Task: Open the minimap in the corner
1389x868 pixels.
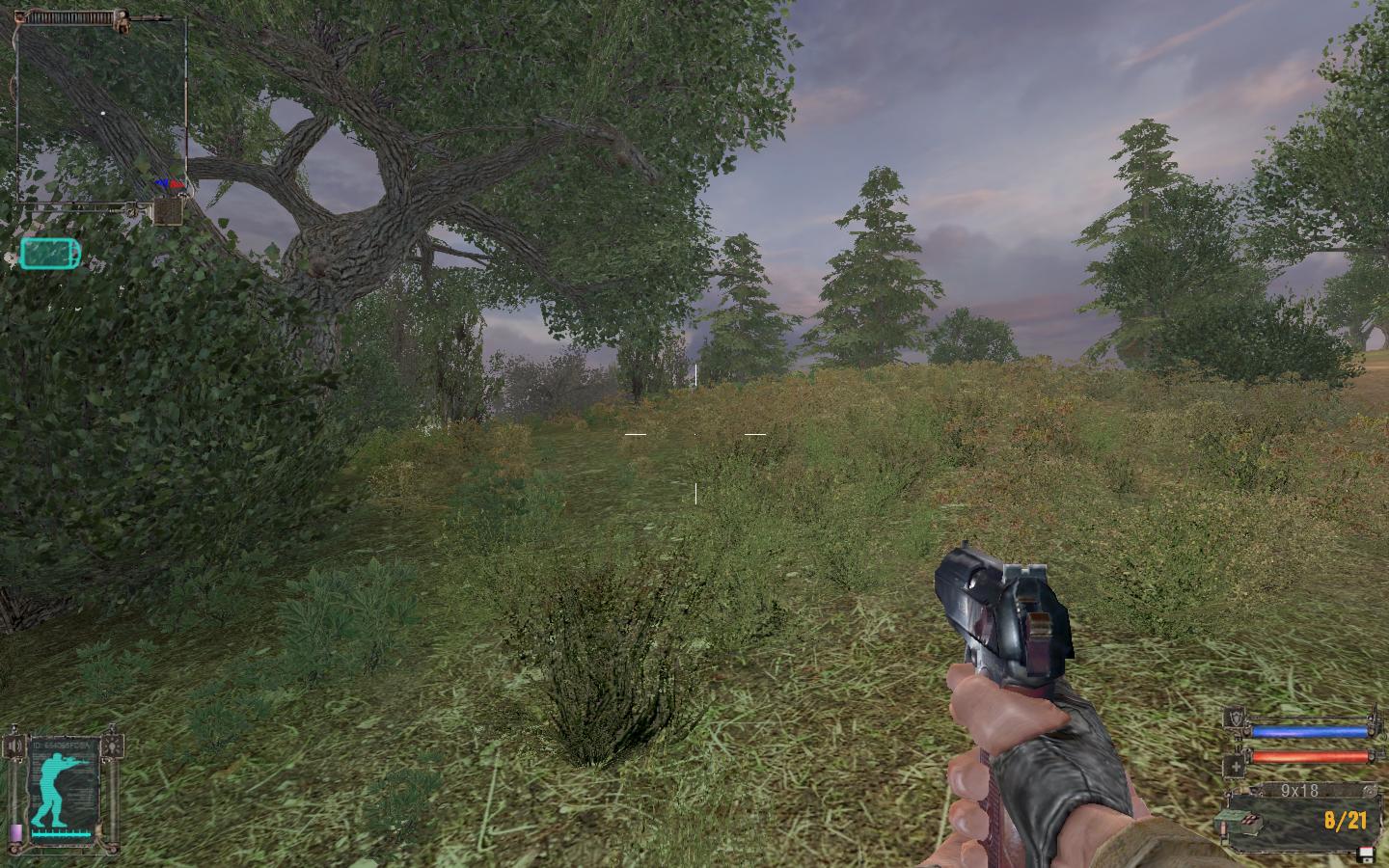Action: pos(101,108)
